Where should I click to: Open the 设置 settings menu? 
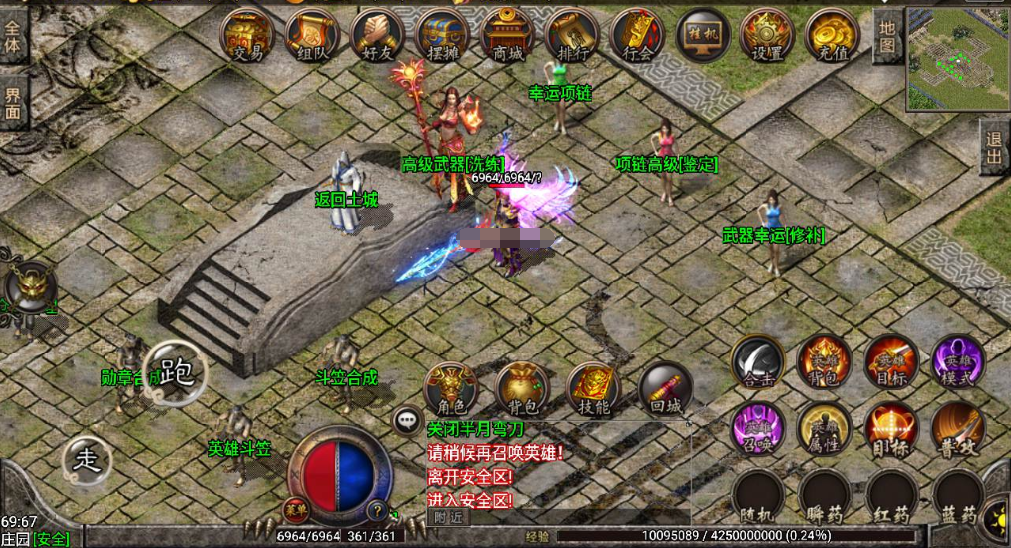(x=767, y=36)
